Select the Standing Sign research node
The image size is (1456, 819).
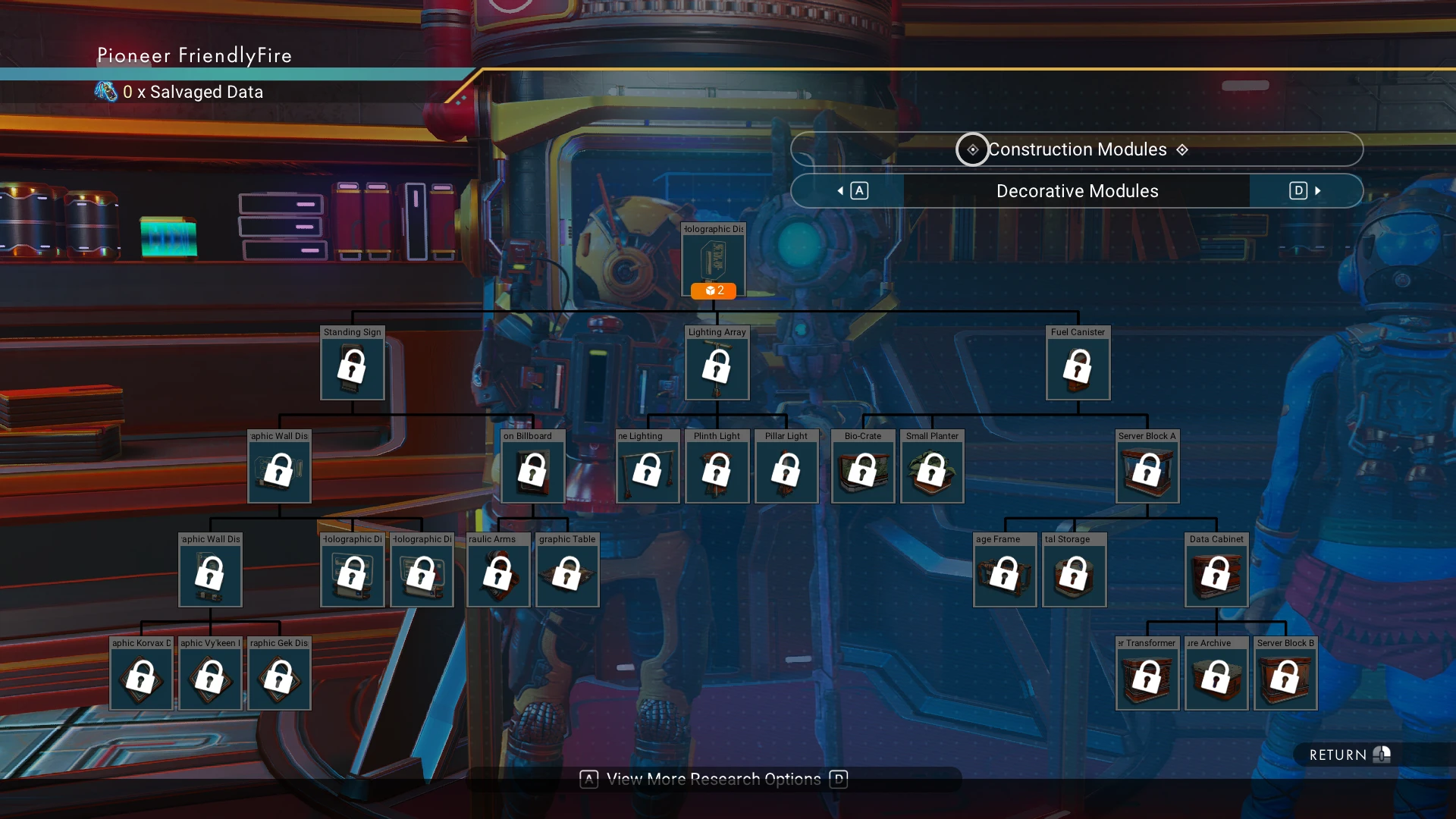click(352, 368)
